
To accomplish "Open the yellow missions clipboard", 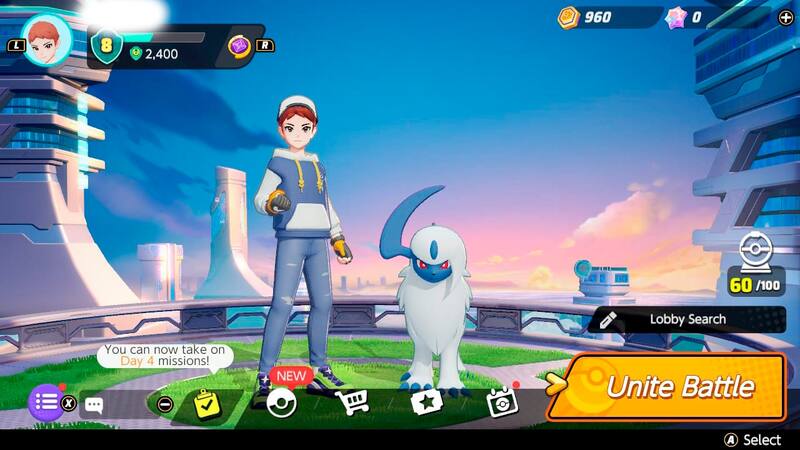I will [x=207, y=403].
